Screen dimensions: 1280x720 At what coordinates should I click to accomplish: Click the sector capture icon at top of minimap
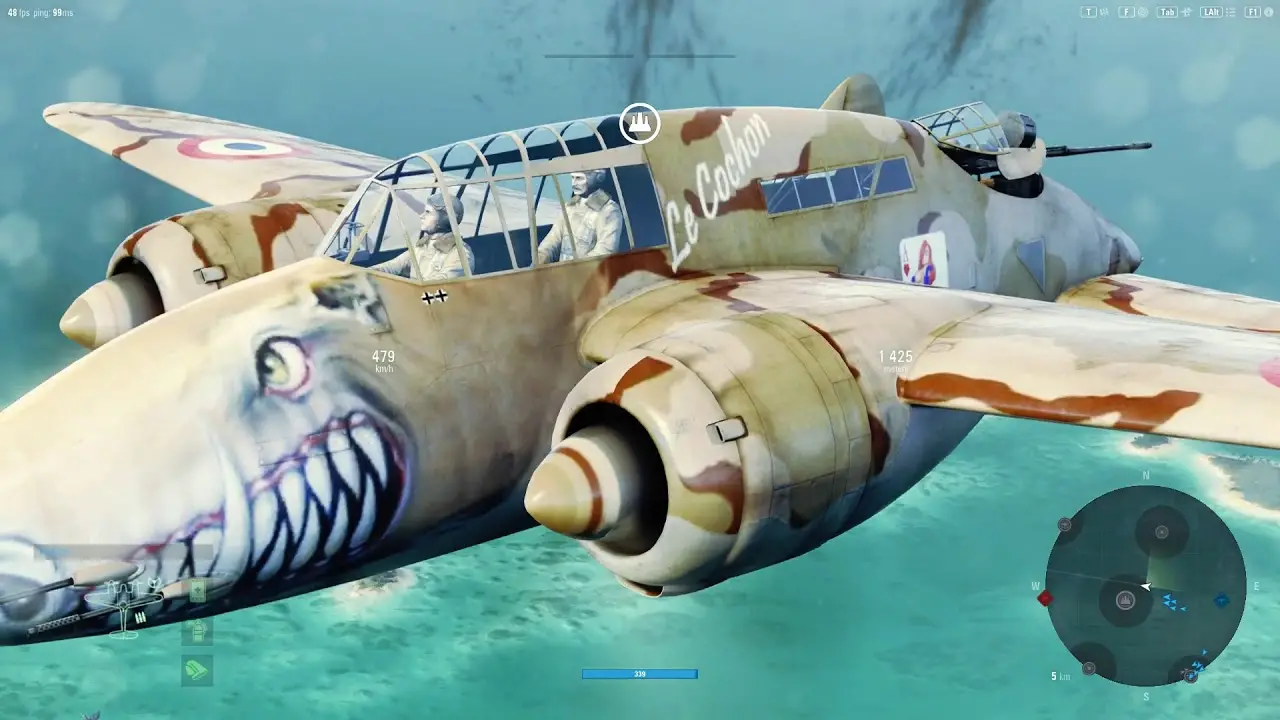[1160, 531]
